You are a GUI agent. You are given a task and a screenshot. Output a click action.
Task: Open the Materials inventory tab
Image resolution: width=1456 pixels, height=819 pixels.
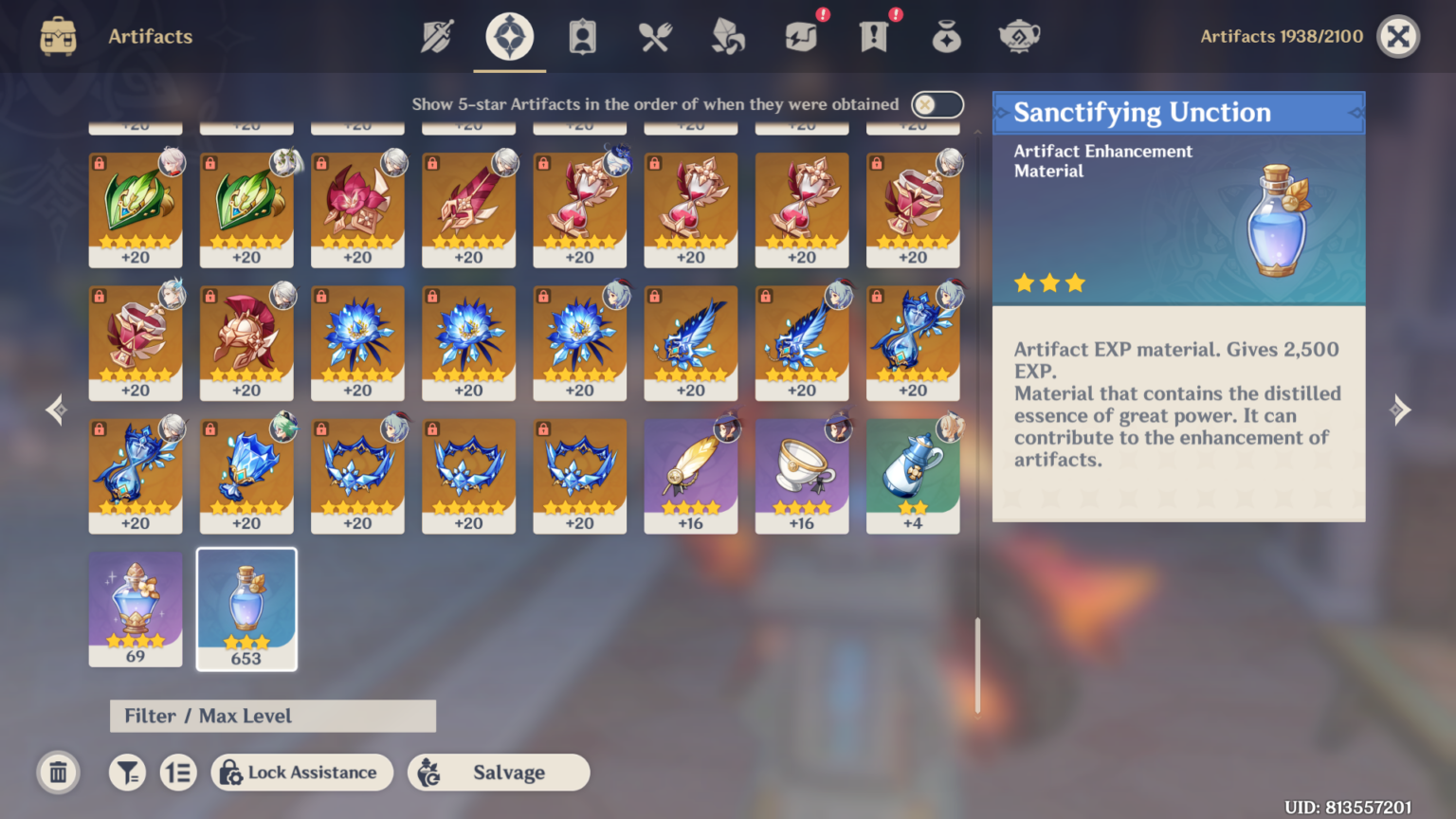click(x=727, y=36)
